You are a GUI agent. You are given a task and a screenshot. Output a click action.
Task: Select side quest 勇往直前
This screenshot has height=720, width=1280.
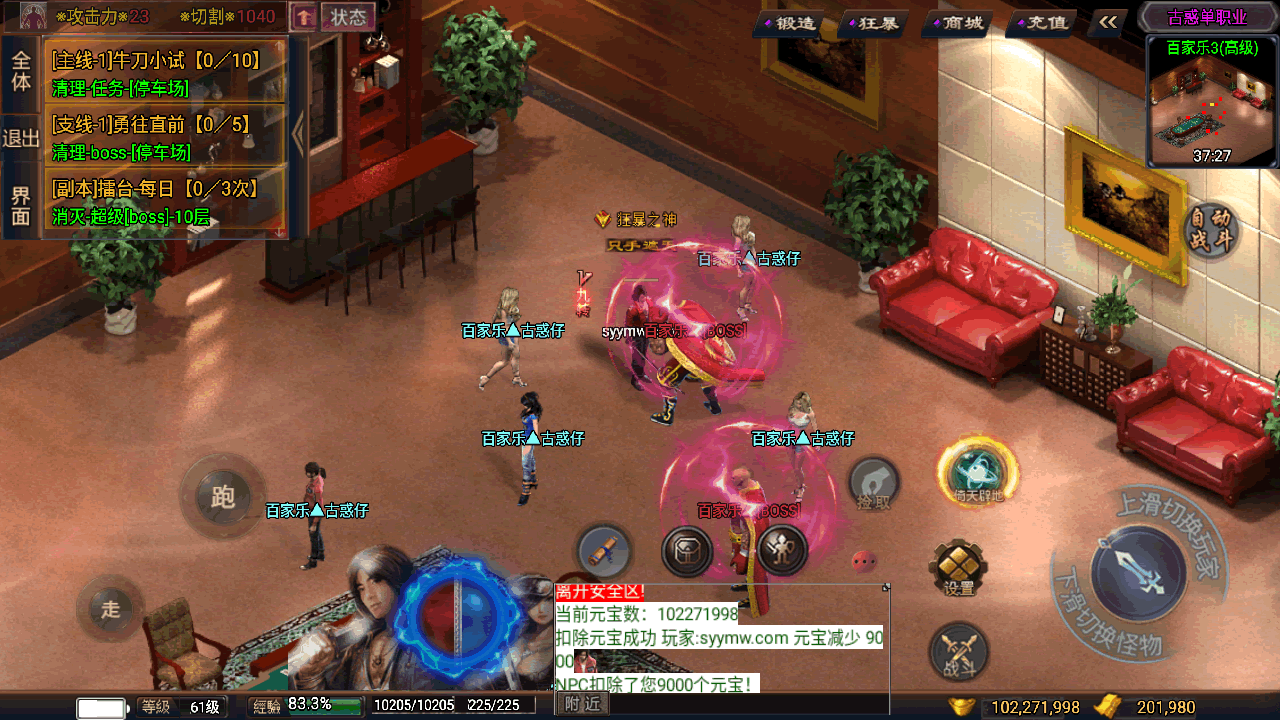click(x=165, y=137)
